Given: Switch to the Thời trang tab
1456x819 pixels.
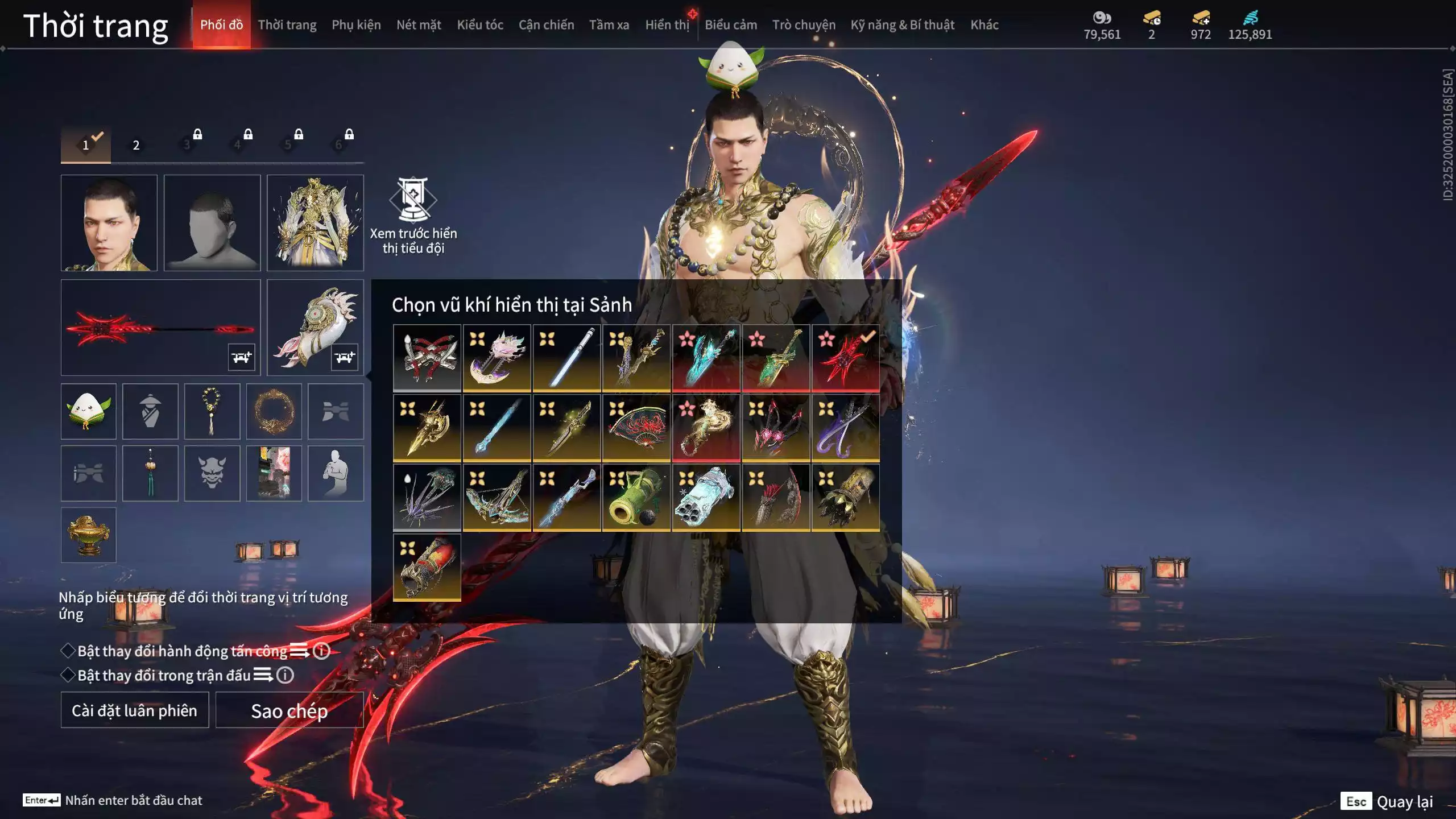Looking at the screenshot, I should [287, 25].
